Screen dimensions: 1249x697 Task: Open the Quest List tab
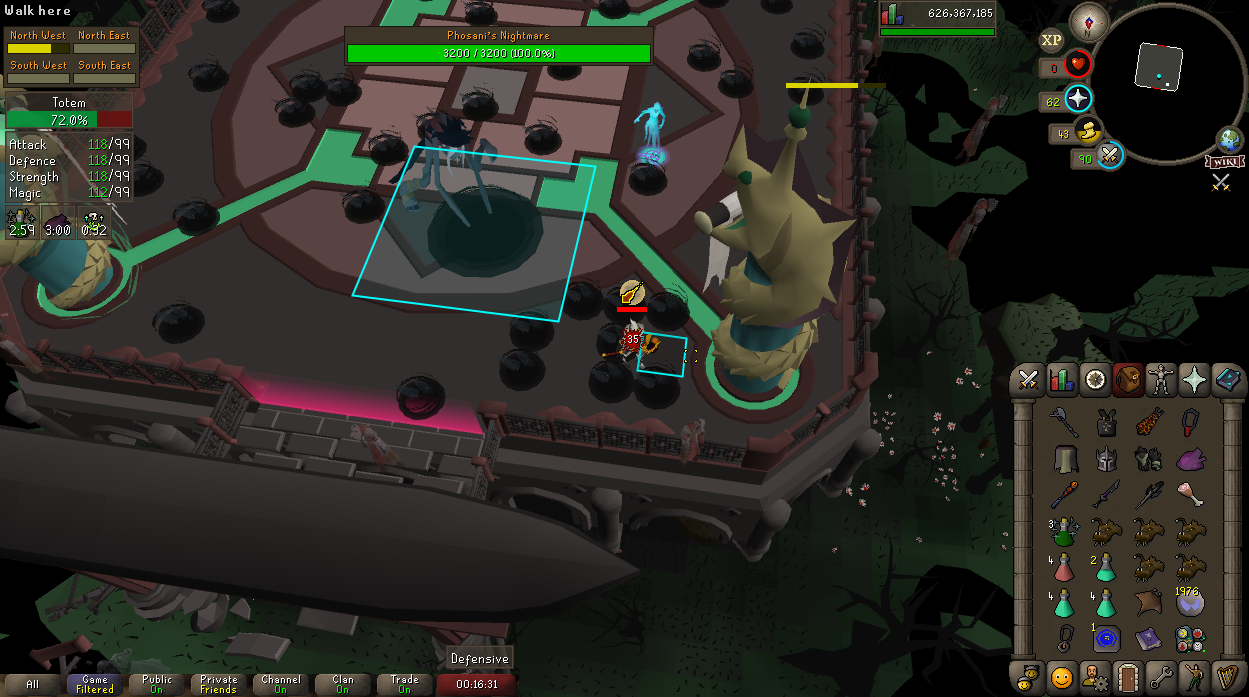[1094, 380]
